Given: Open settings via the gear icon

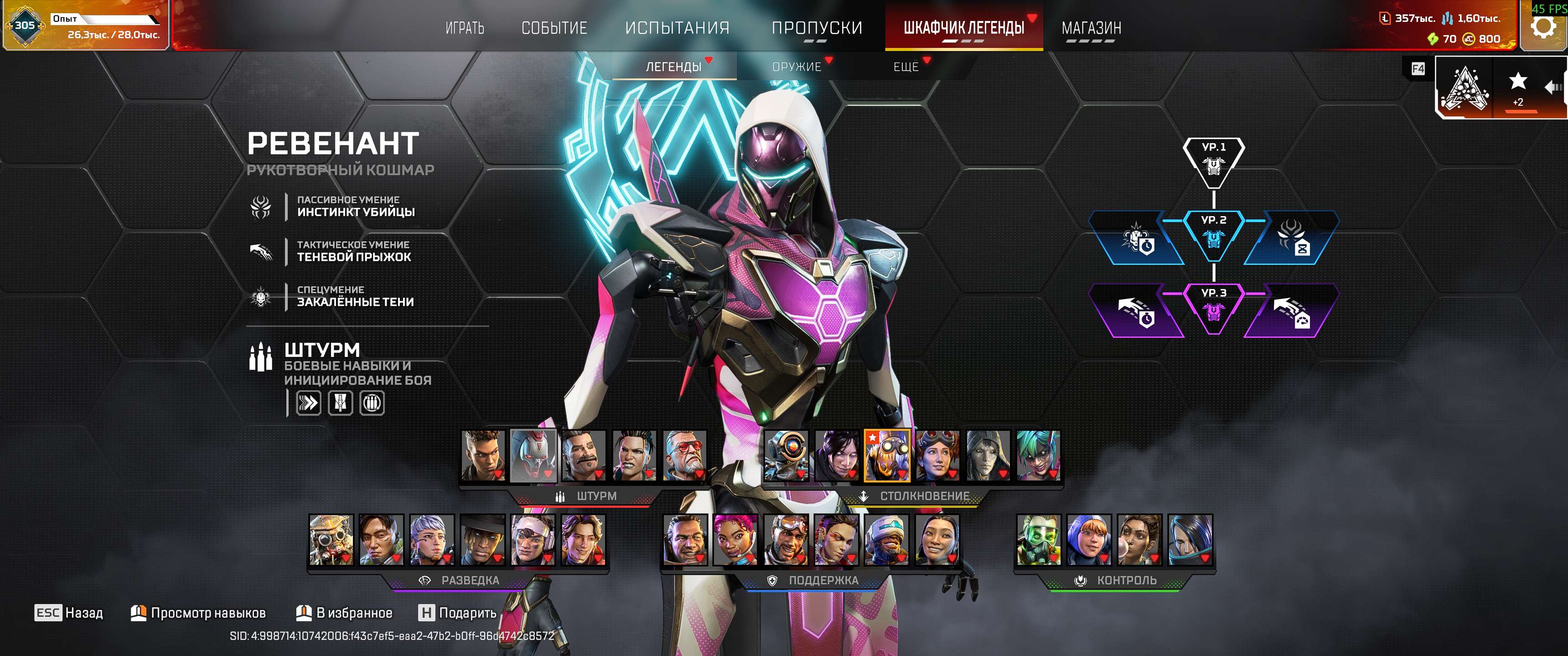Looking at the screenshot, I should 1542,27.
